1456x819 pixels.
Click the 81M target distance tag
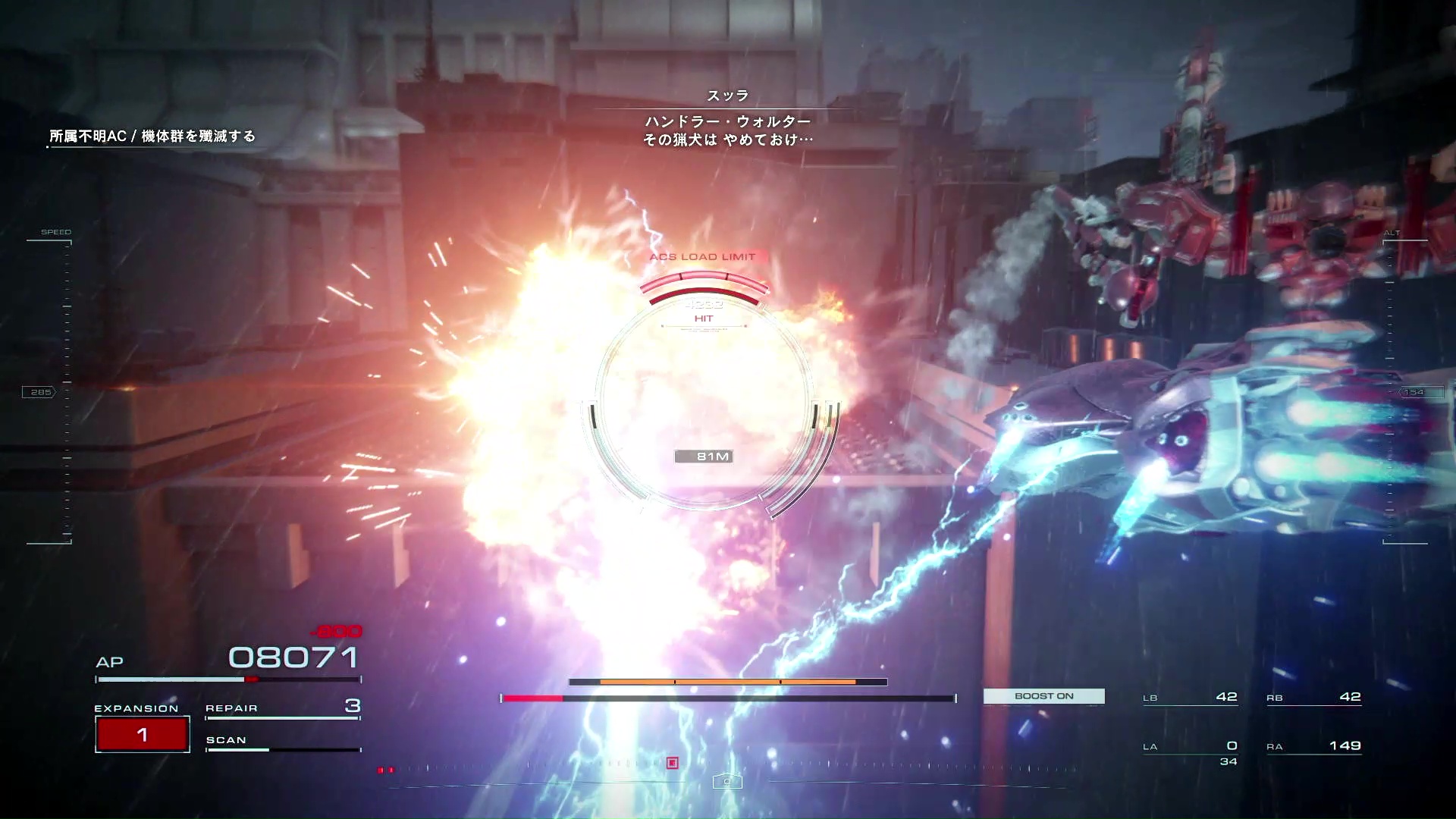(704, 457)
